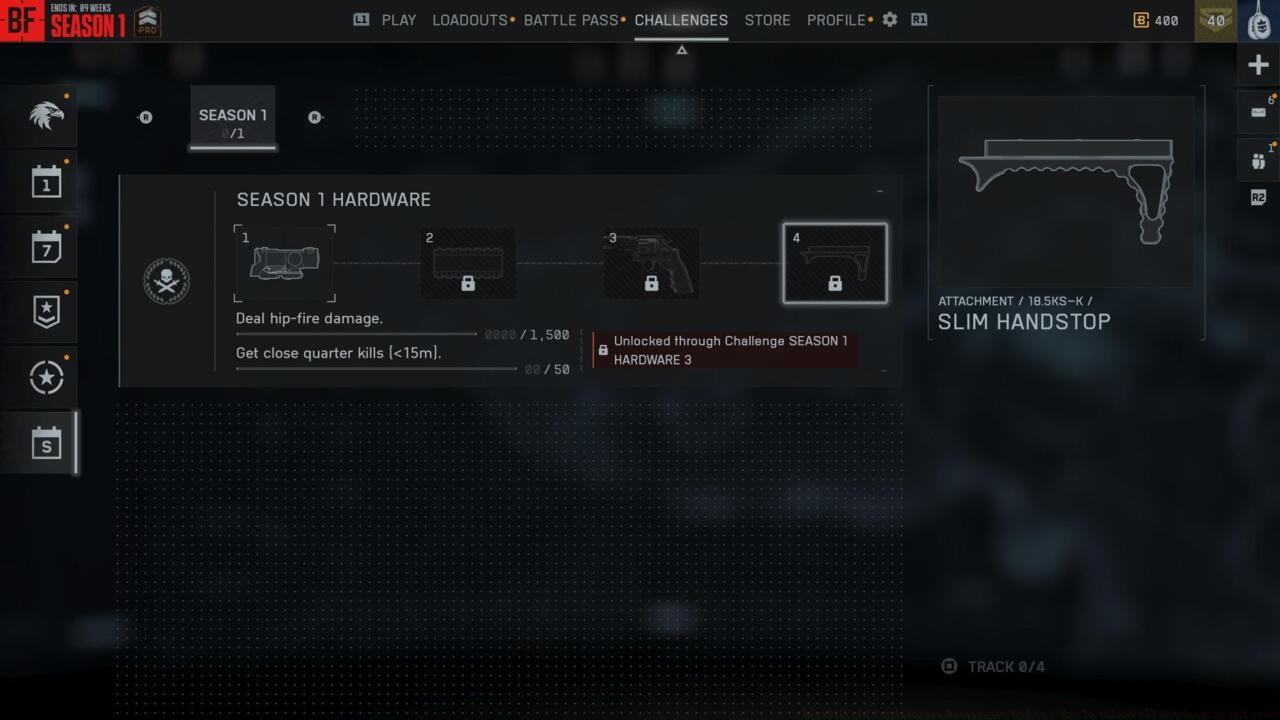Open the settings gear icon
Screen dimensions: 1280x720
889,19
